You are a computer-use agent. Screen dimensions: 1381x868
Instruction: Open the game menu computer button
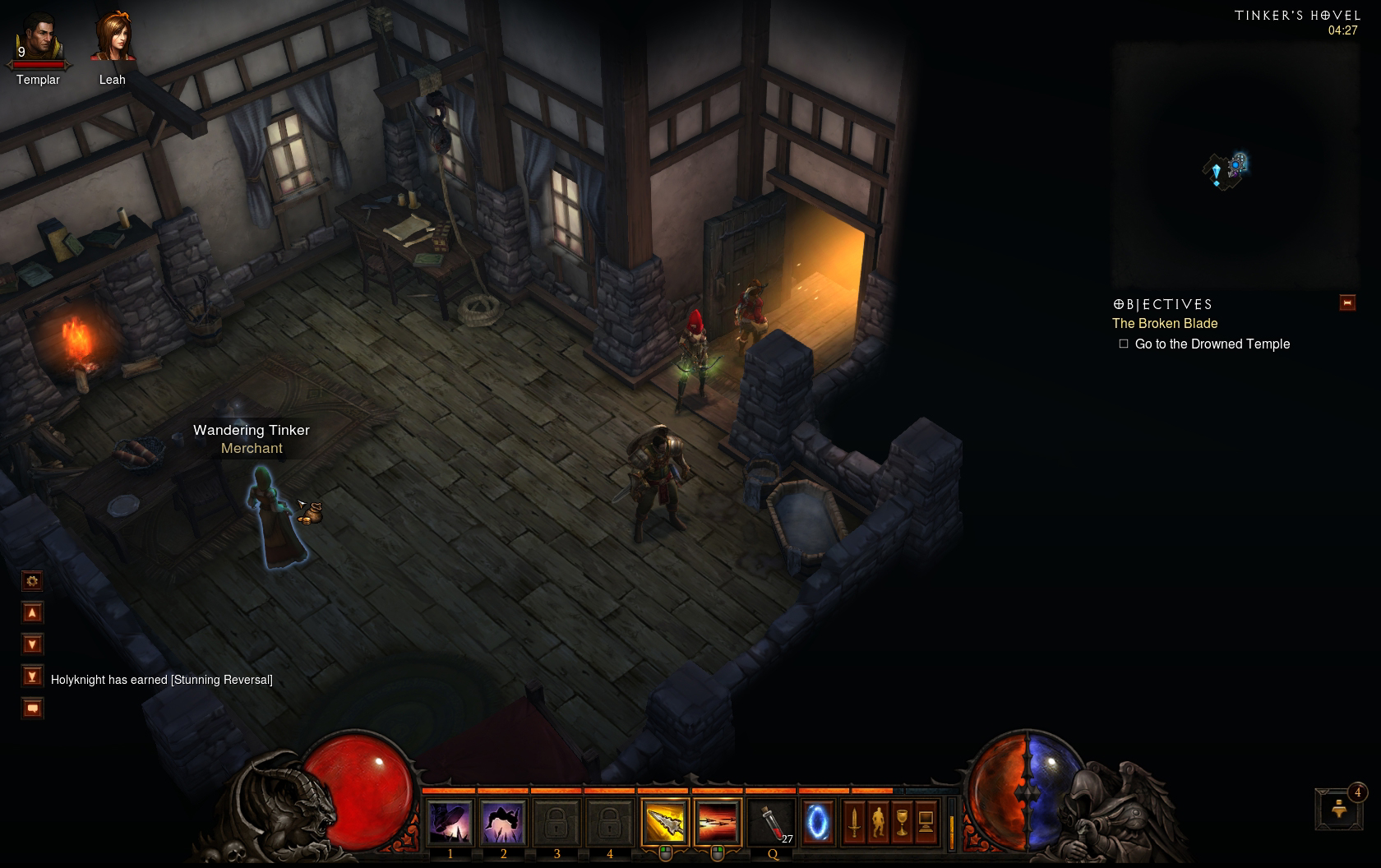tap(926, 822)
